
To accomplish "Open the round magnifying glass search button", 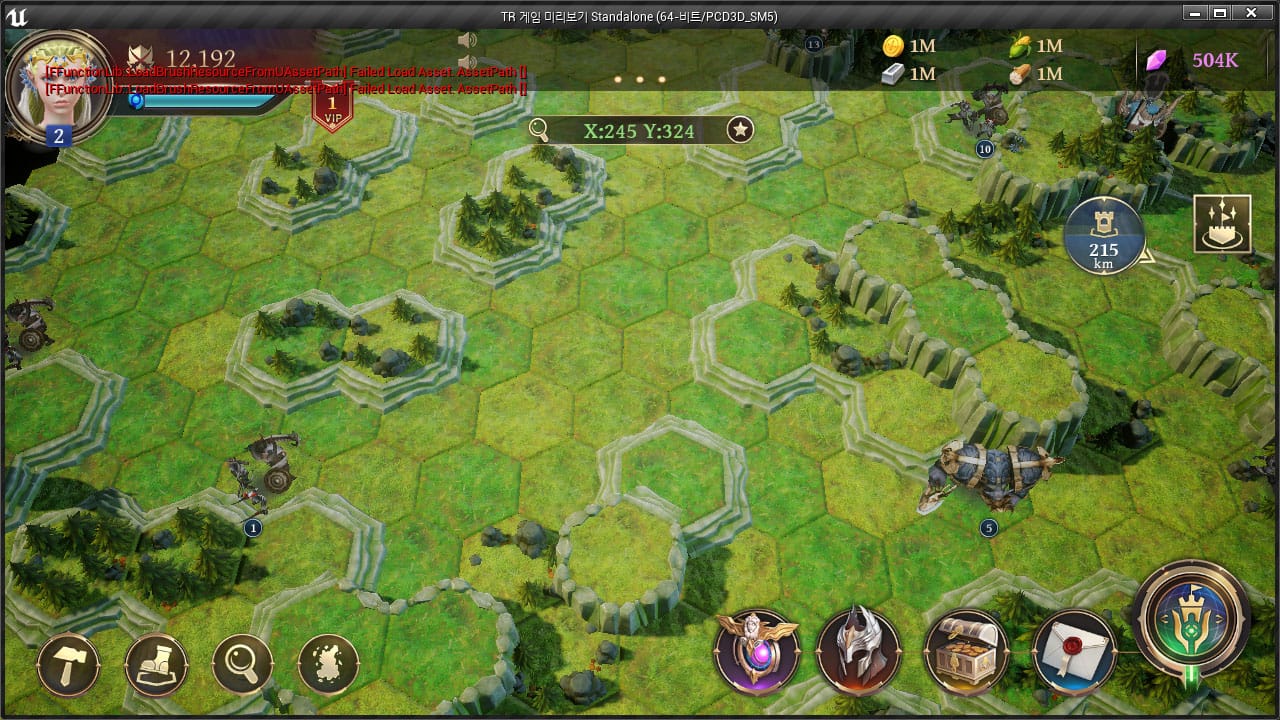I will [x=243, y=664].
